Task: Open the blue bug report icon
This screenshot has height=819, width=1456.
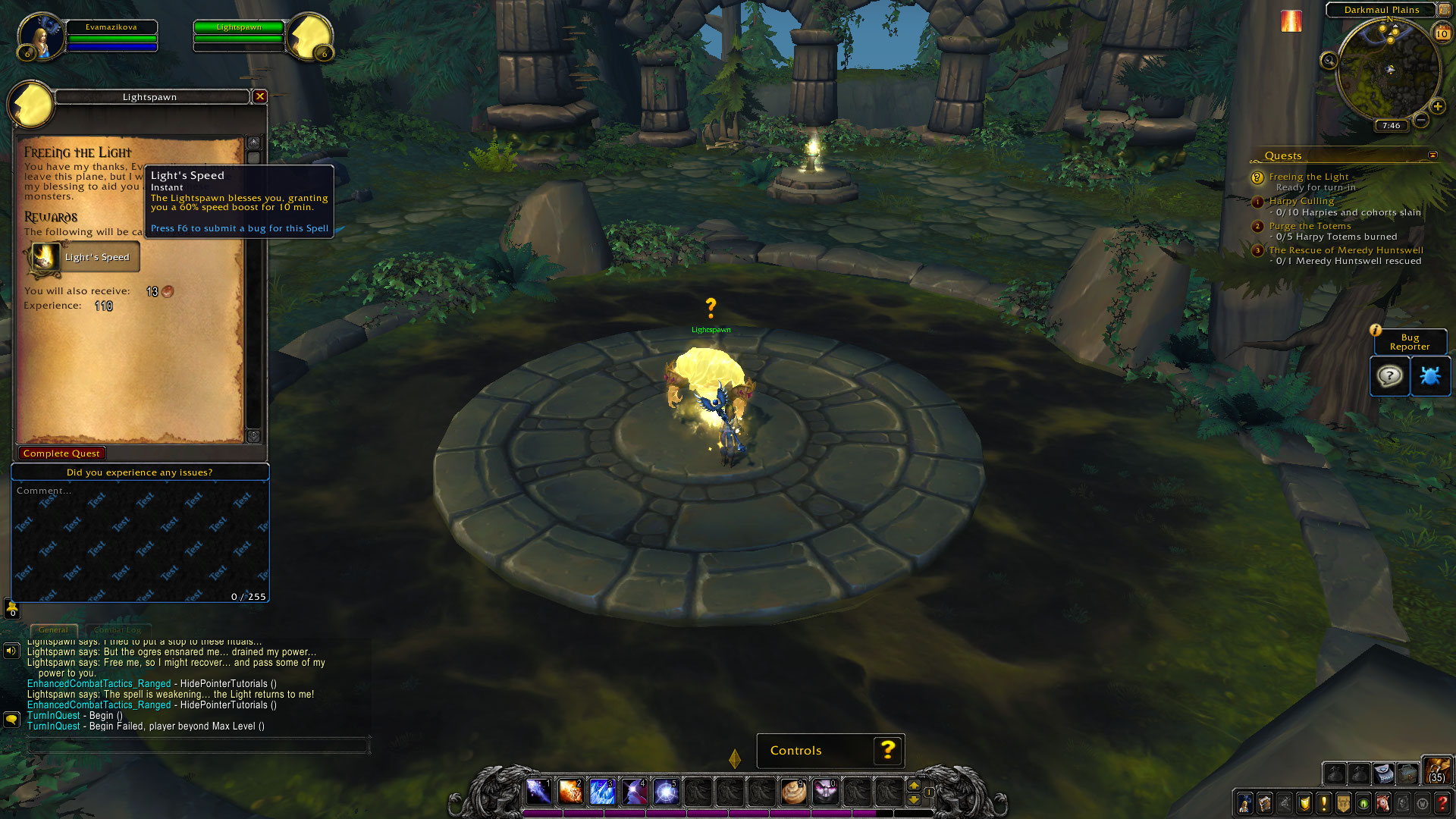Action: (1429, 376)
